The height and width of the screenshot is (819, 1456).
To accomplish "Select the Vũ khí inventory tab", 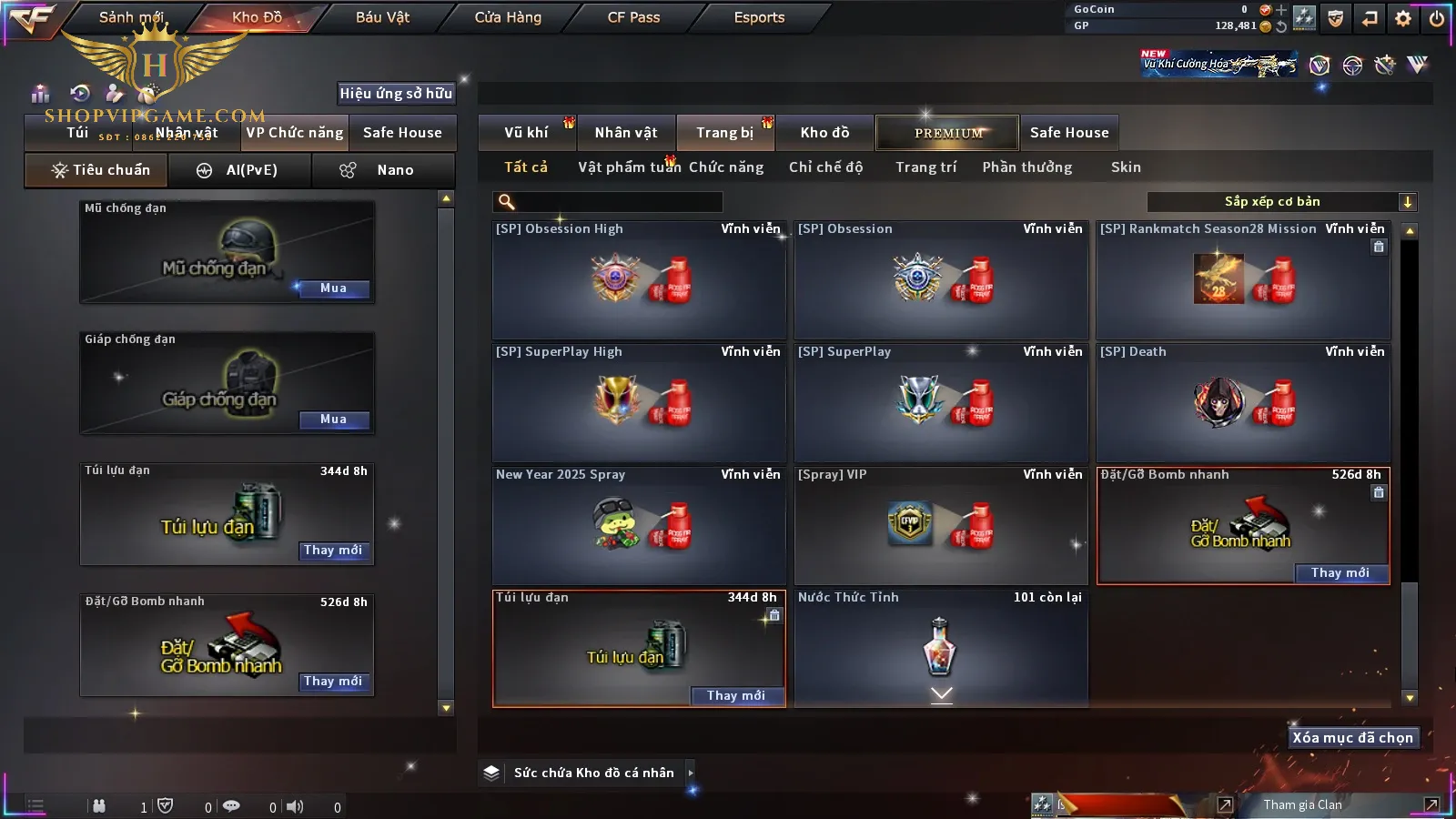I will [526, 133].
